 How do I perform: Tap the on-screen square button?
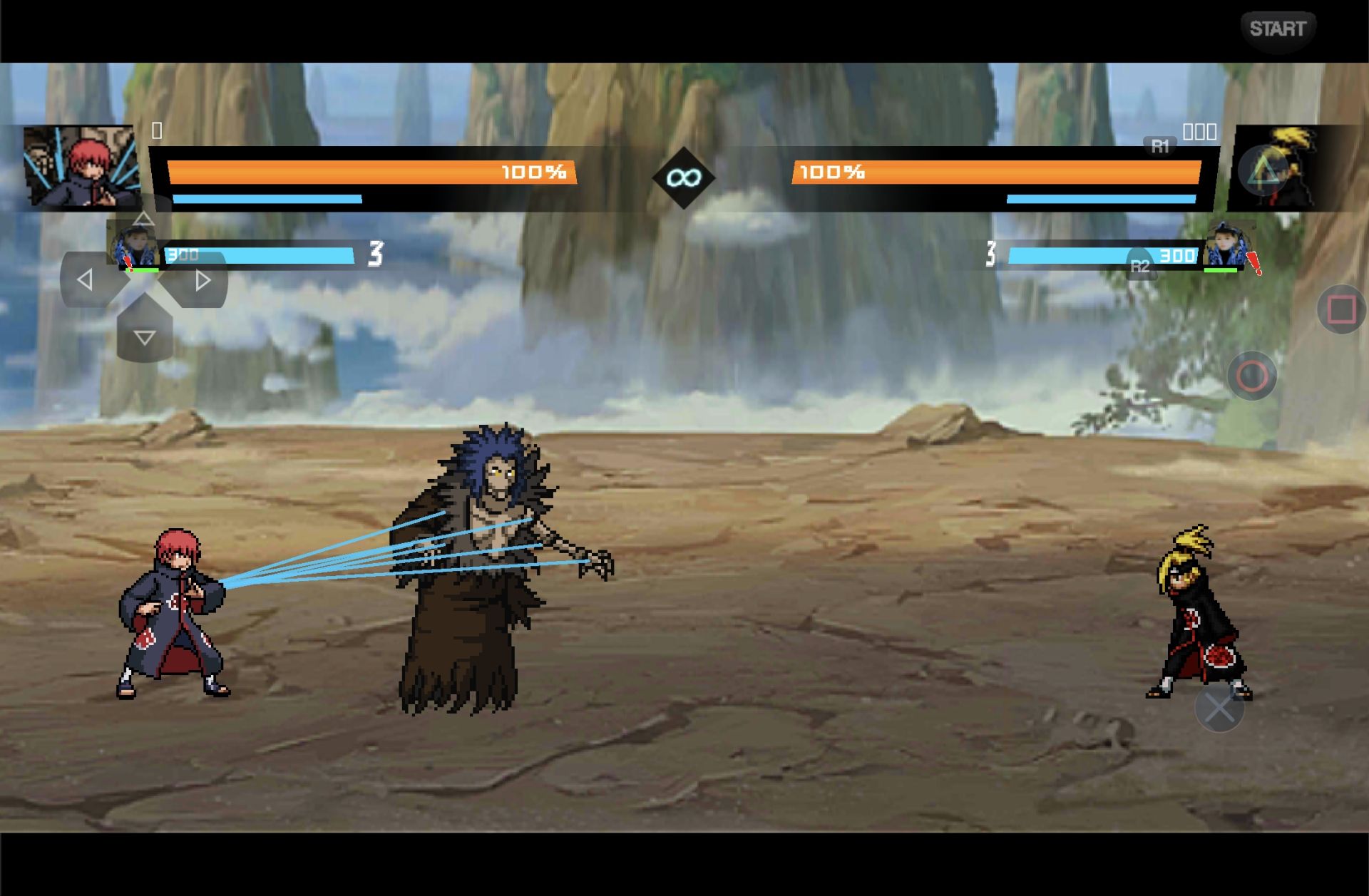[x=1341, y=309]
